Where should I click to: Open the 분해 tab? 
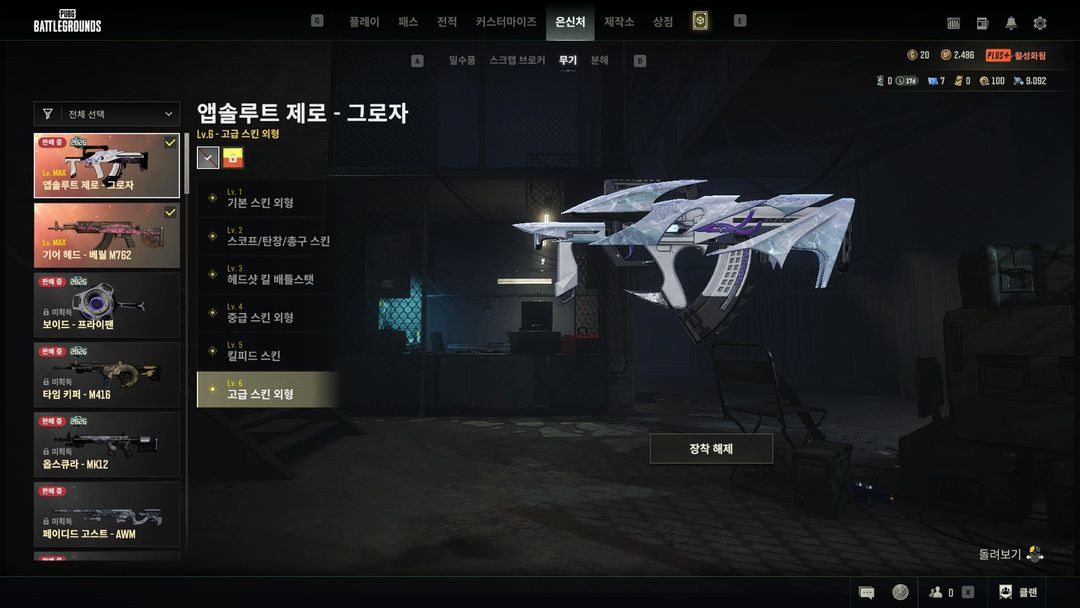click(600, 61)
